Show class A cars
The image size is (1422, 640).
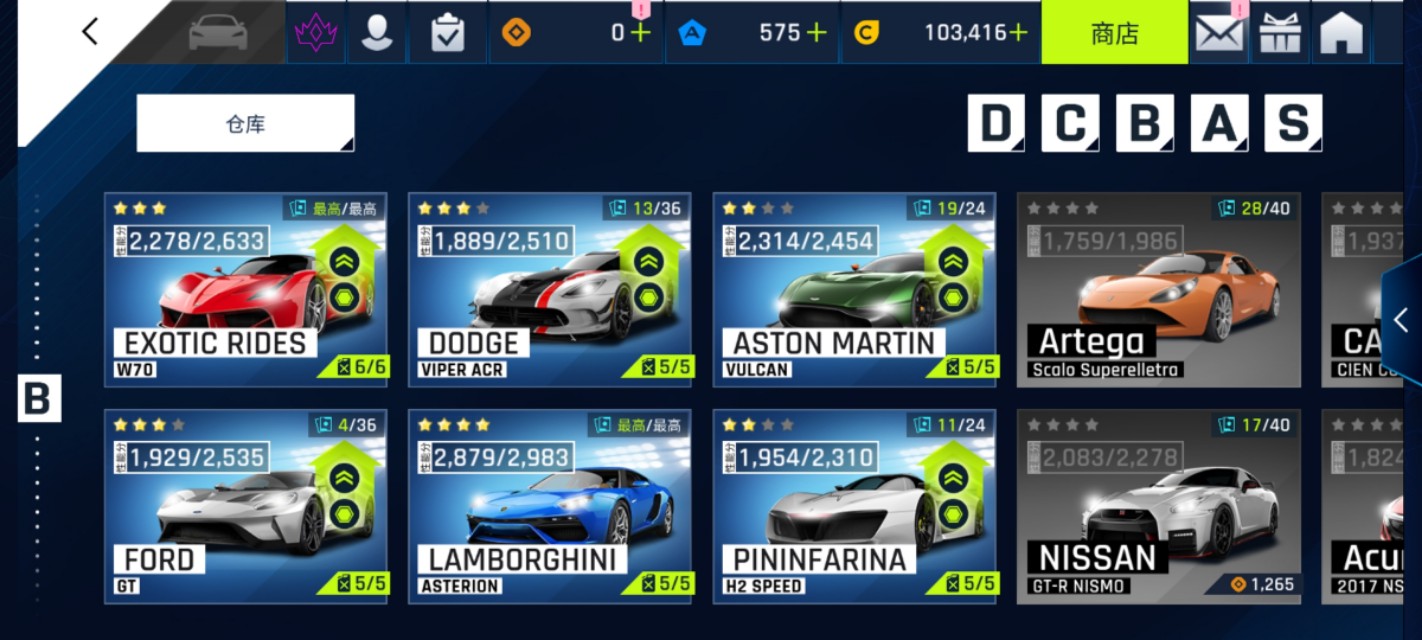click(x=1218, y=123)
